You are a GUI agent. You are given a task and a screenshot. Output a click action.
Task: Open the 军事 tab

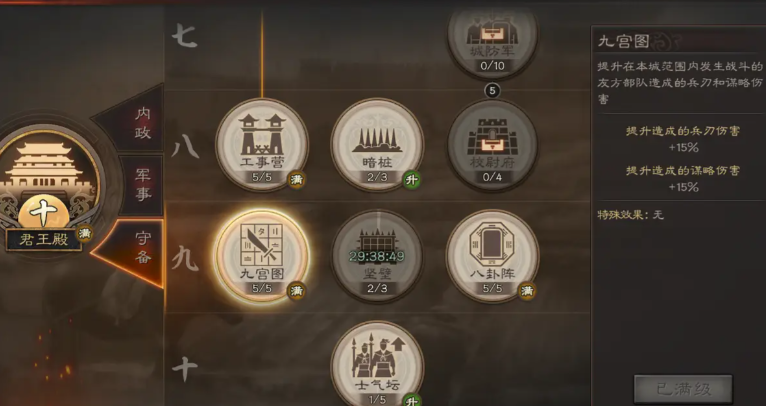click(143, 186)
